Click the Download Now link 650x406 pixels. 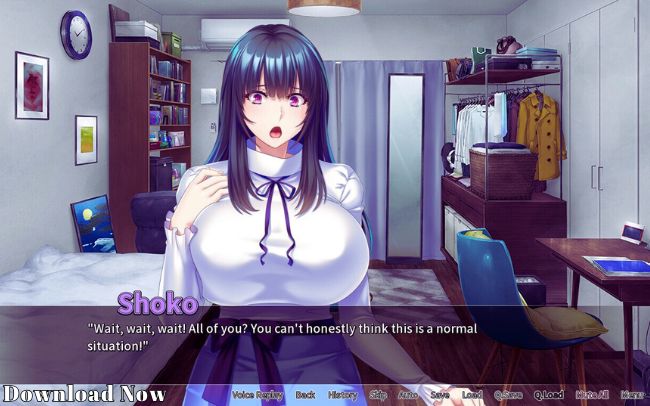[84, 393]
